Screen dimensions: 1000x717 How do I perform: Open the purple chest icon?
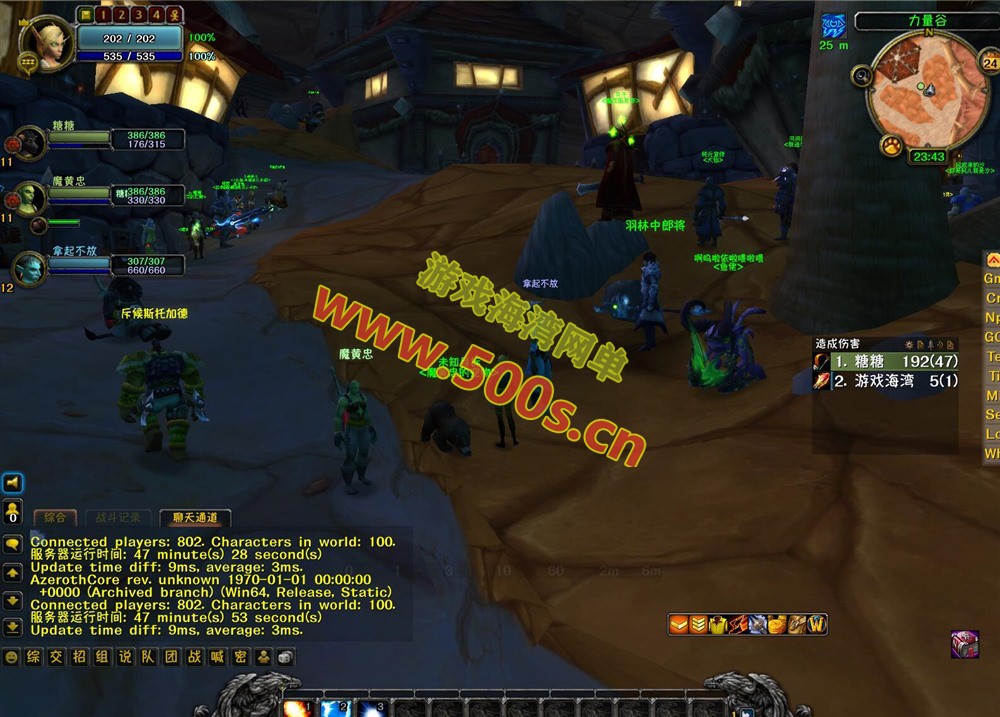pyautogui.click(x=965, y=643)
